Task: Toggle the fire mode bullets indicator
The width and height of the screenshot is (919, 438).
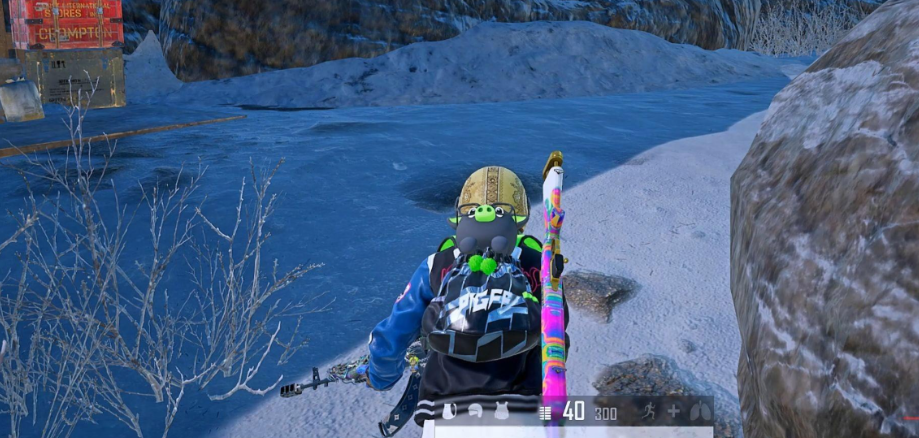Action: [545, 412]
